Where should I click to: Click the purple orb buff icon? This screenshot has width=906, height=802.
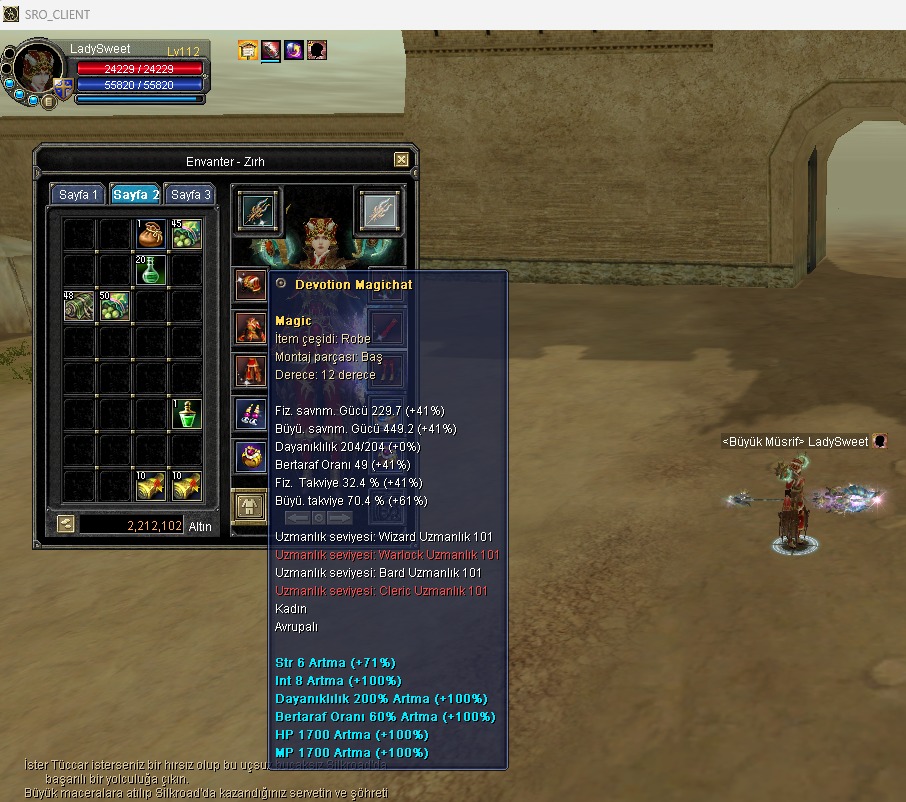[x=294, y=50]
